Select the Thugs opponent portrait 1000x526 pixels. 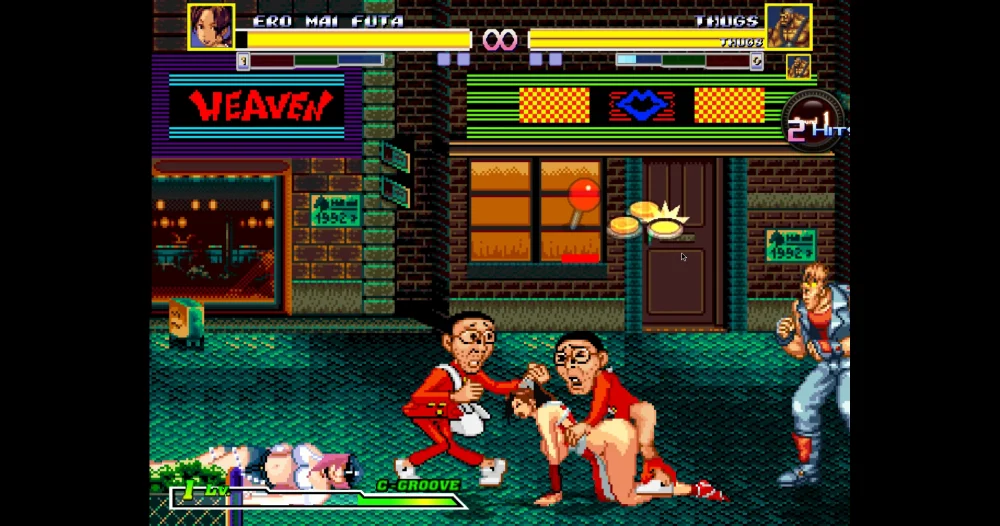(788, 27)
